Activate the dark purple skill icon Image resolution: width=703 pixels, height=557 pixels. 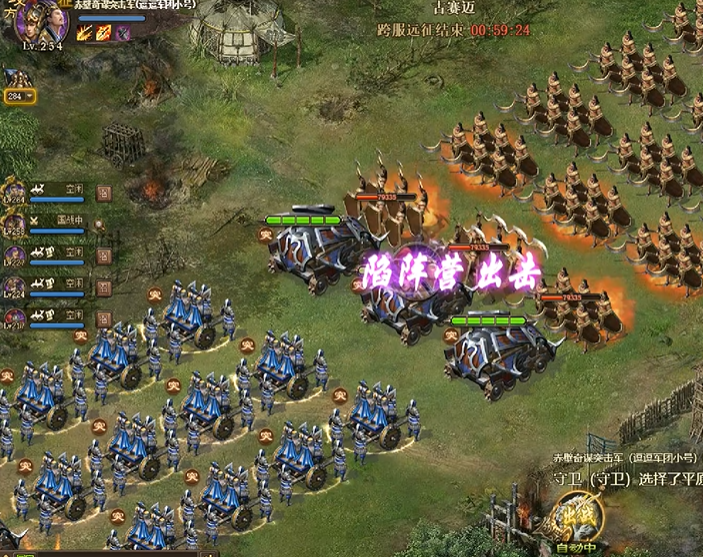coord(123,33)
